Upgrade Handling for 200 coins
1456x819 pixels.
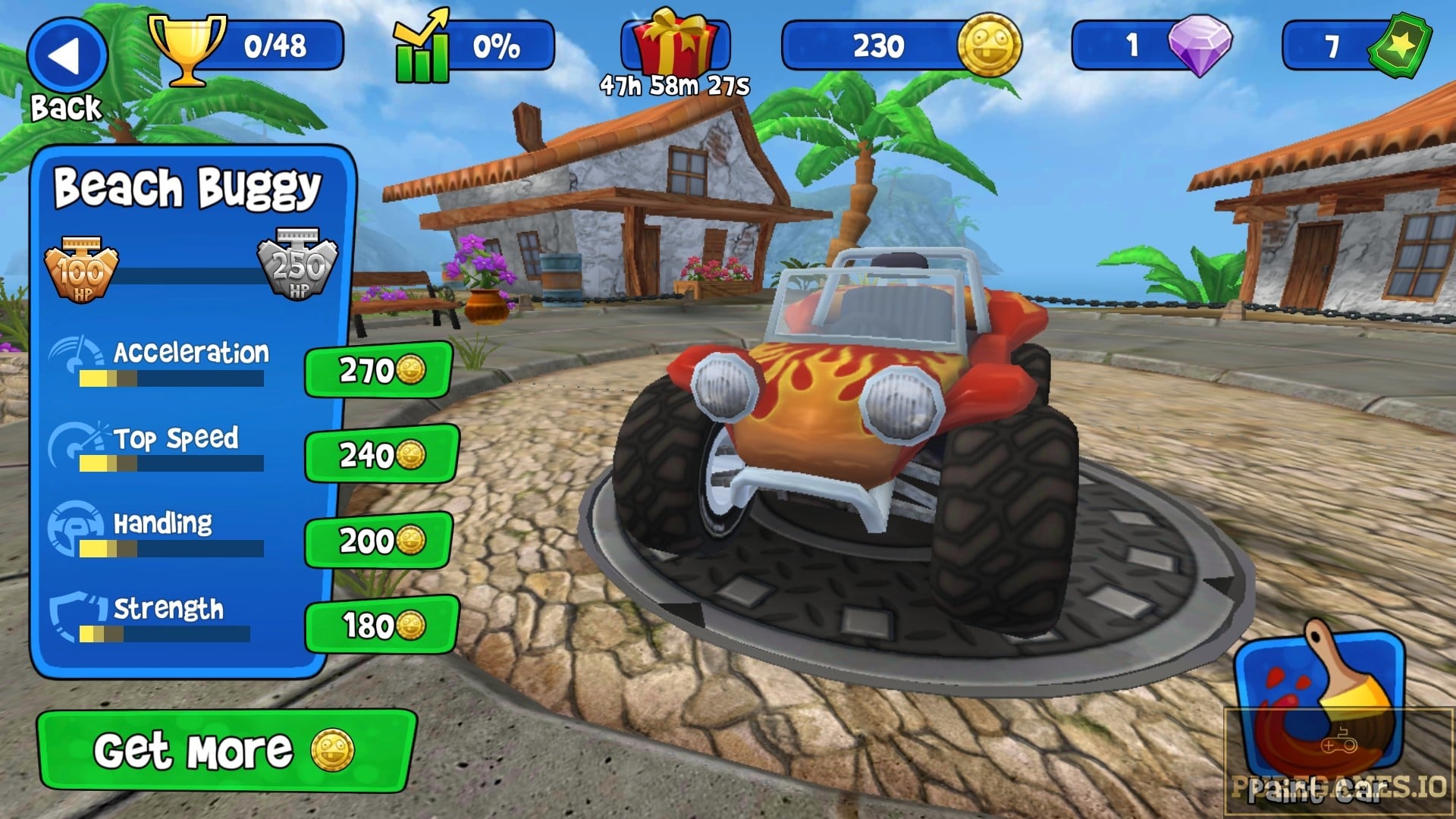click(x=380, y=540)
